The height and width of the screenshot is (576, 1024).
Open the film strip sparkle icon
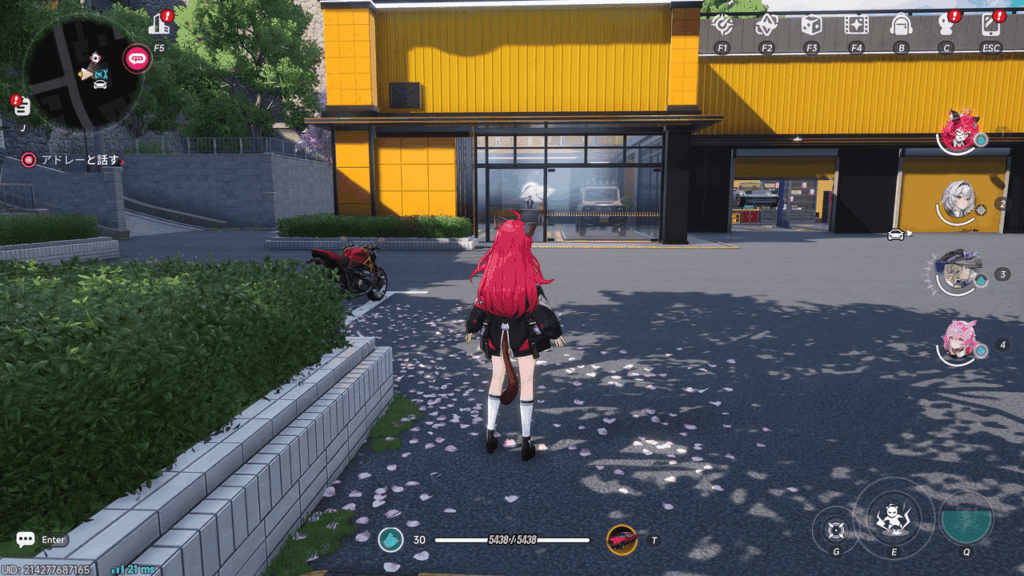pyautogui.click(x=856, y=25)
